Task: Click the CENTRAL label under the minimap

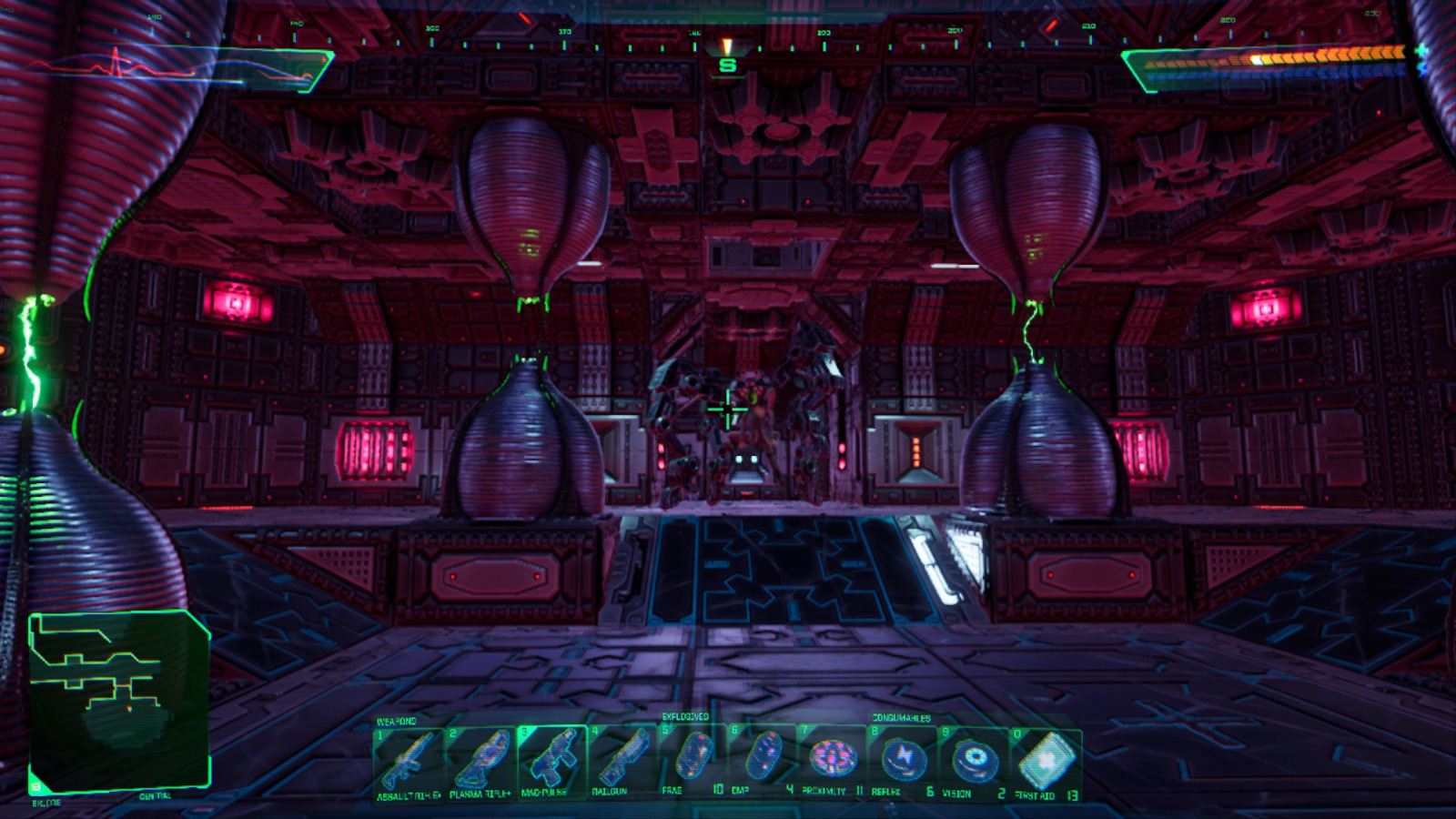Action: tap(157, 795)
